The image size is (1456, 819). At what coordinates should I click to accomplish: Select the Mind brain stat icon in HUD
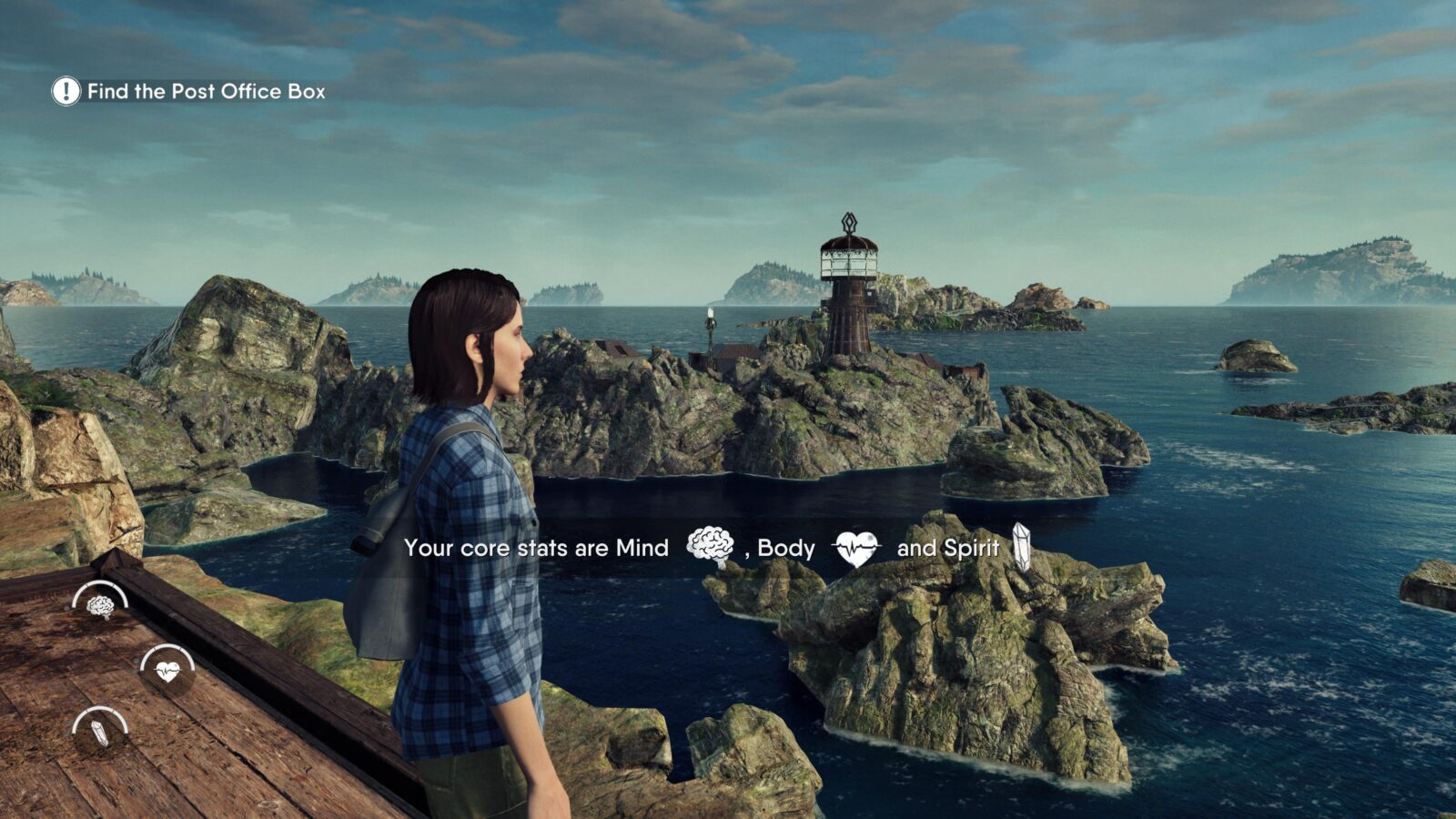[x=100, y=604]
